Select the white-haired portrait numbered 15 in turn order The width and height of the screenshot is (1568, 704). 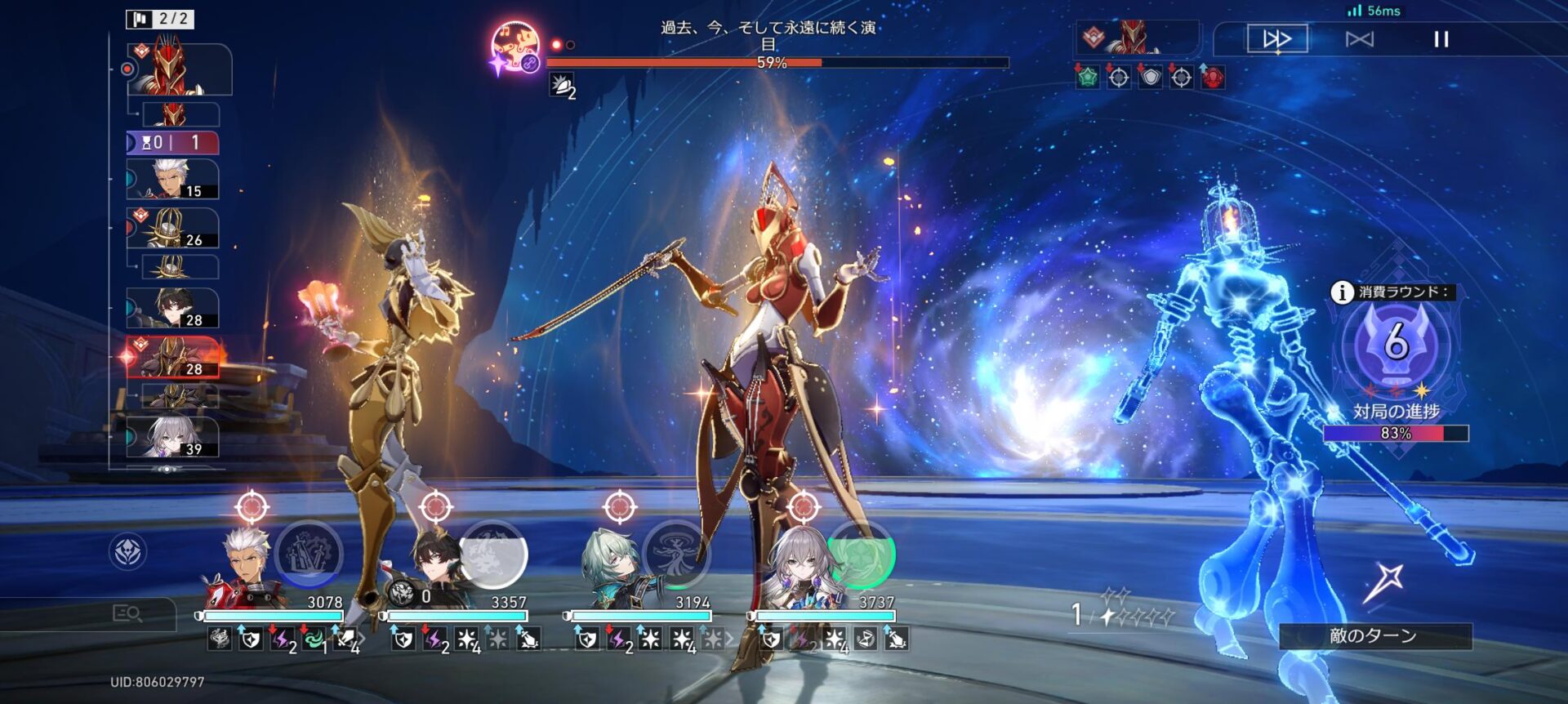point(173,179)
